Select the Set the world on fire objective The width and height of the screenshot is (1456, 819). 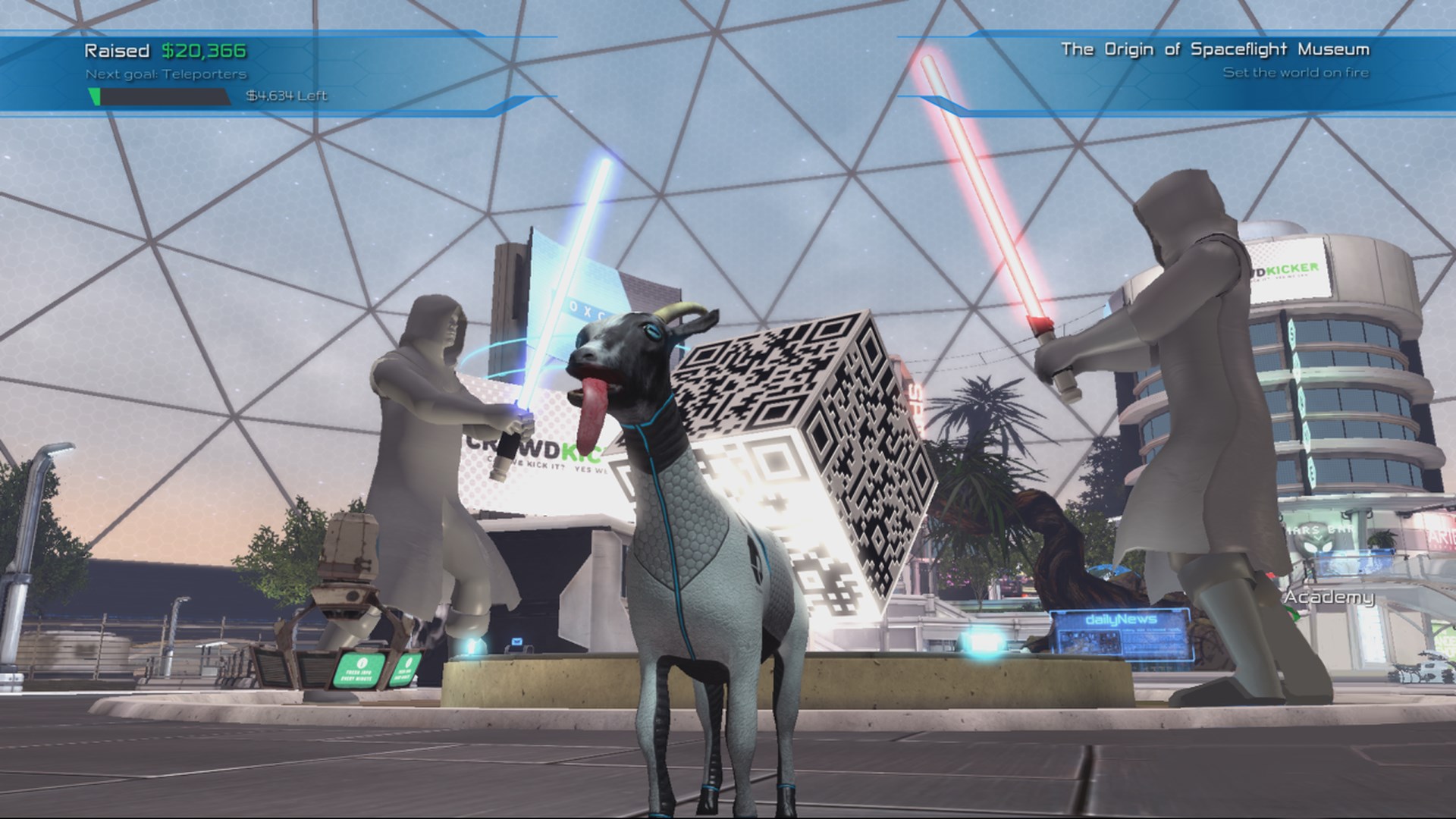click(1297, 74)
